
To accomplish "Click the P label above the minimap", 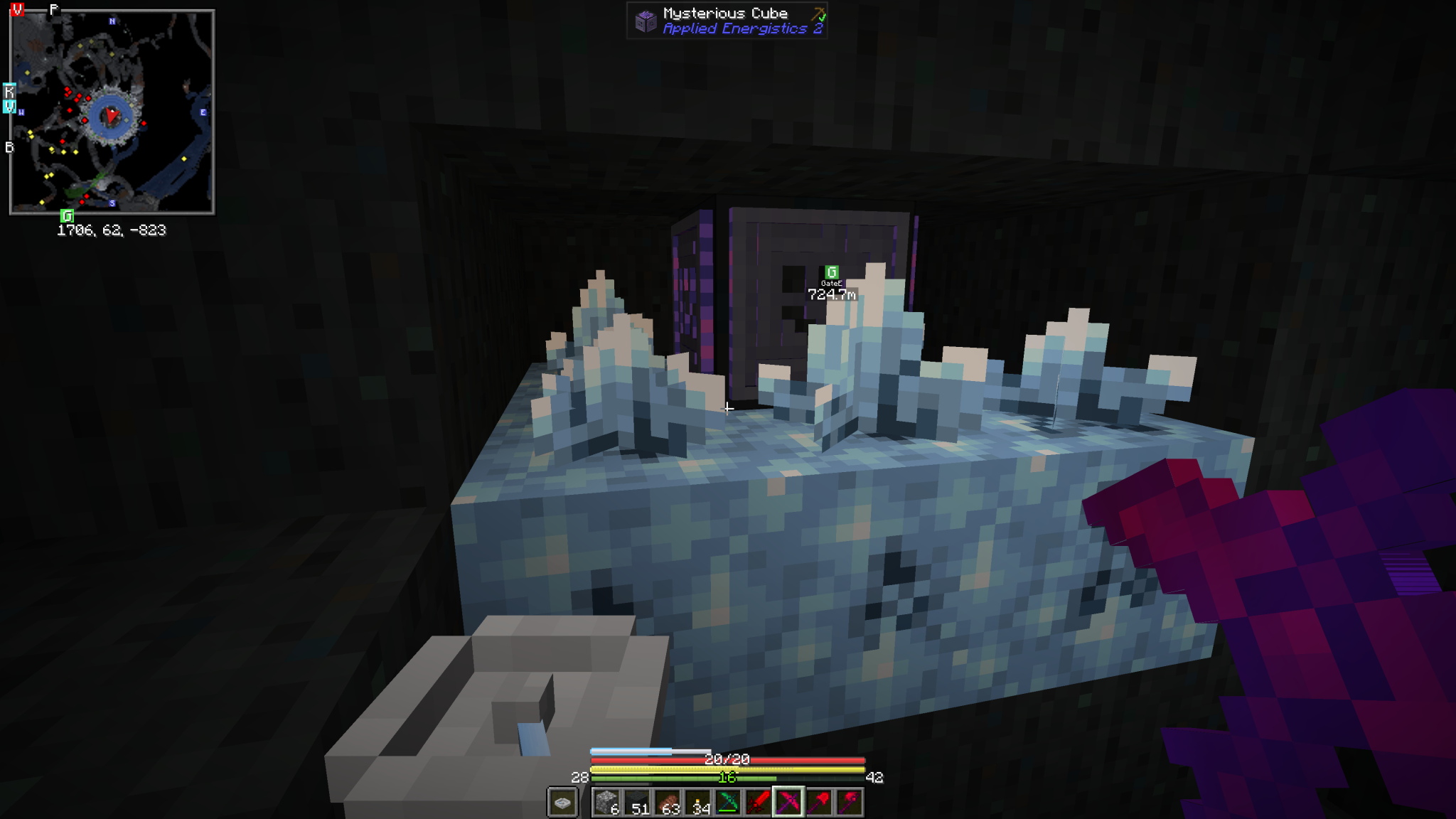I will point(53,9).
